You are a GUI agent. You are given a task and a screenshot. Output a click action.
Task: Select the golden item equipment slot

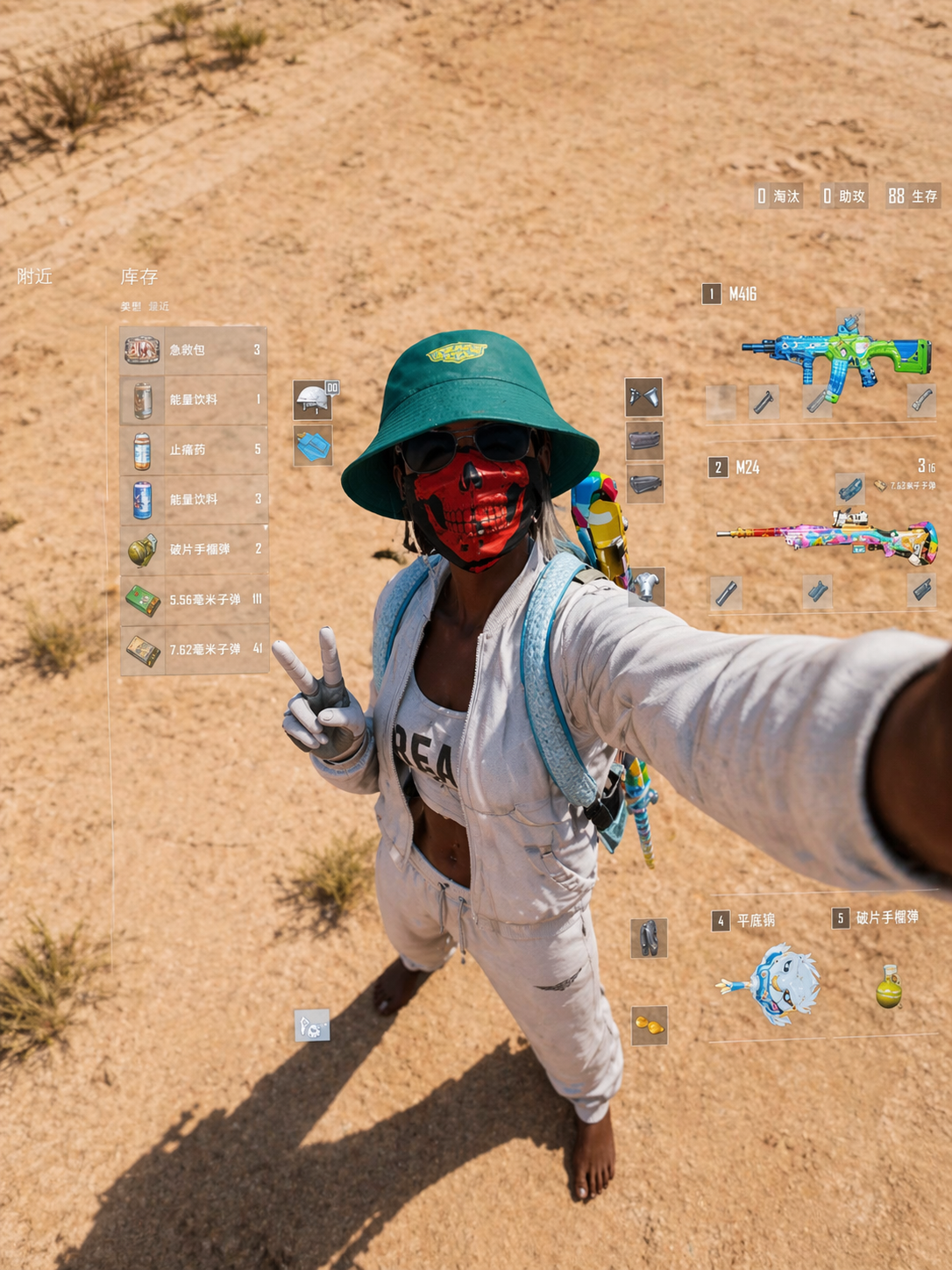tap(650, 1024)
